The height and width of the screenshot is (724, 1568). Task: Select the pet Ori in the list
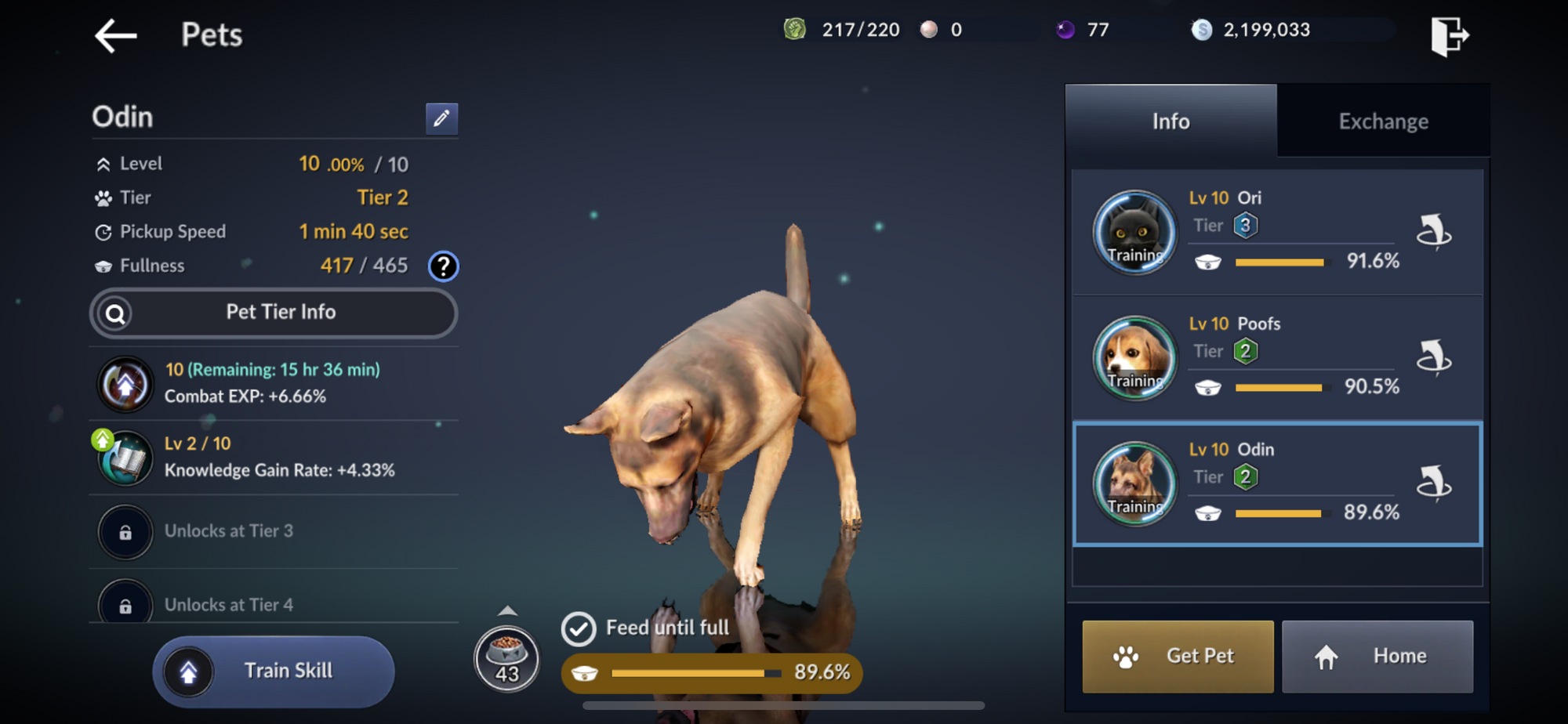1254,231
